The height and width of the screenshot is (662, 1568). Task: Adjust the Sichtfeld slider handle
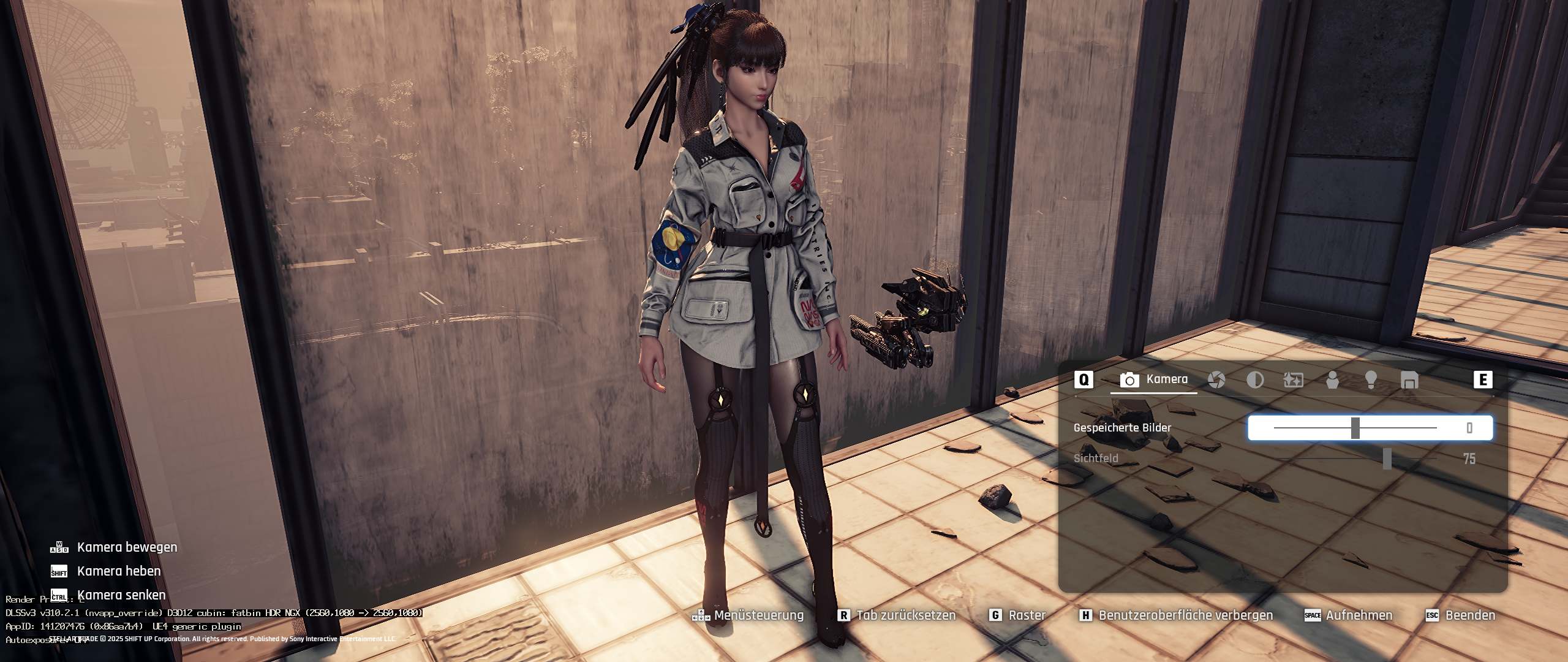click(1387, 458)
